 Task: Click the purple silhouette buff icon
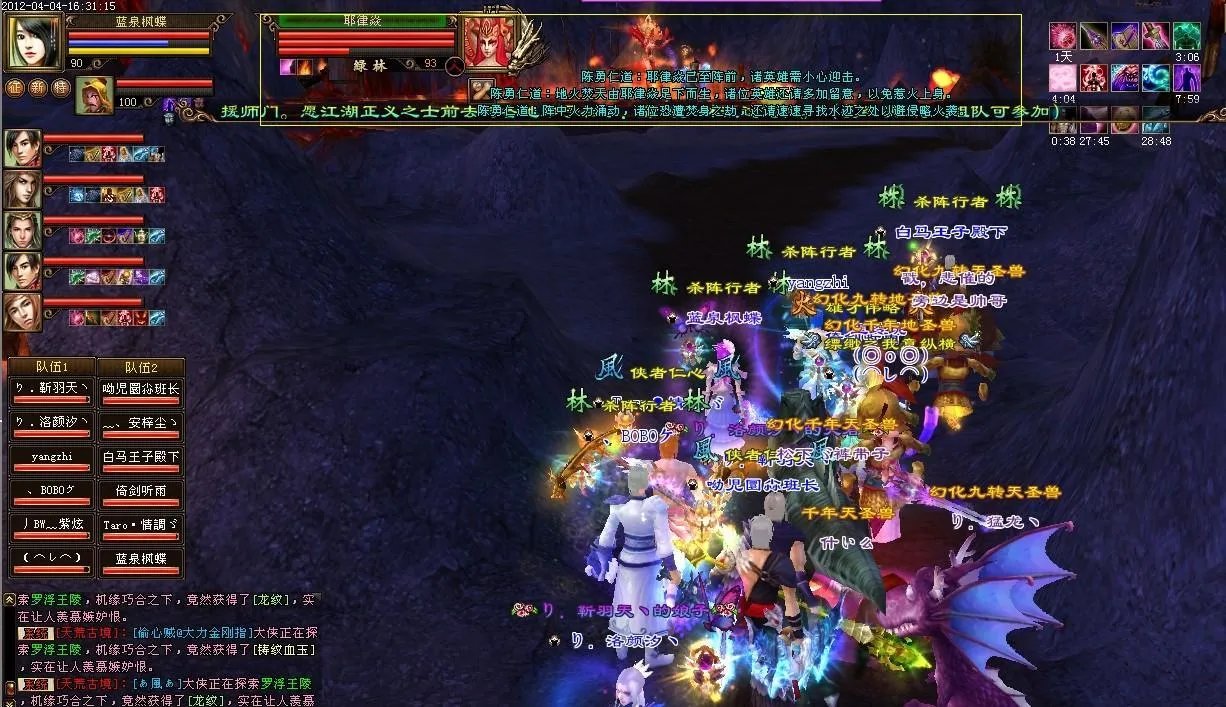point(1186,78)
